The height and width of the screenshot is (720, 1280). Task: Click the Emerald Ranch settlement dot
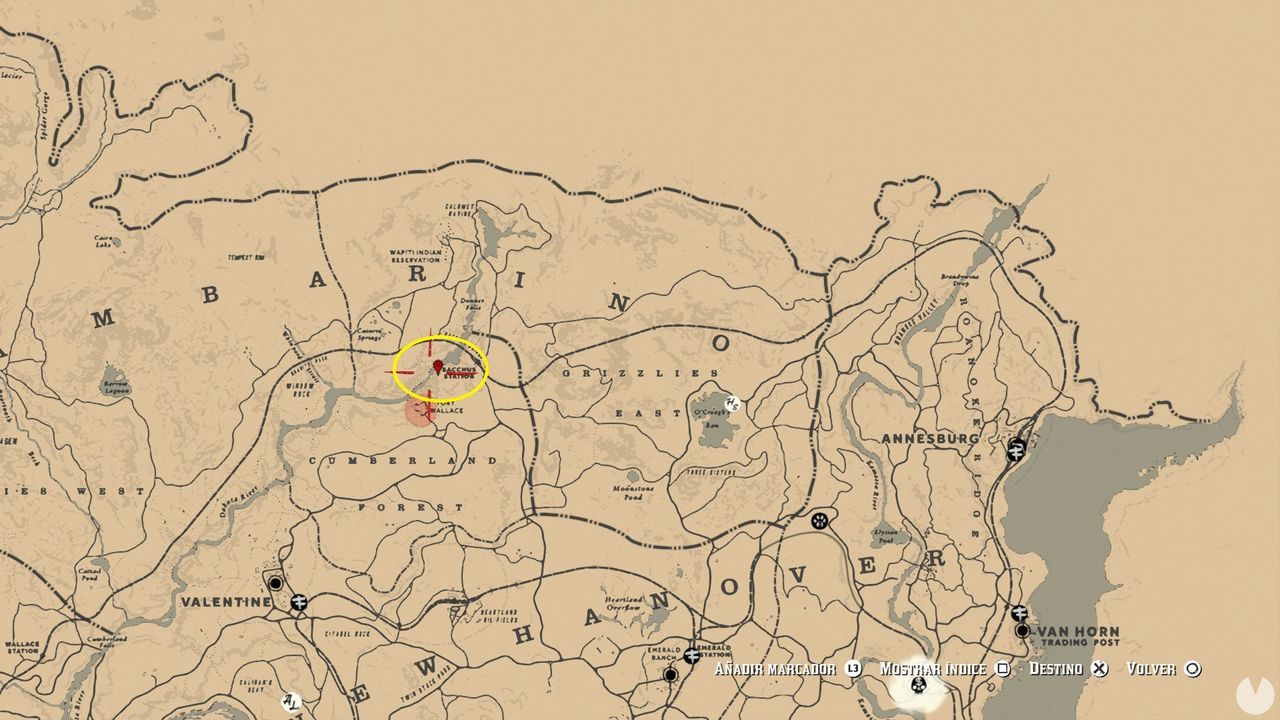coord(670,675)
